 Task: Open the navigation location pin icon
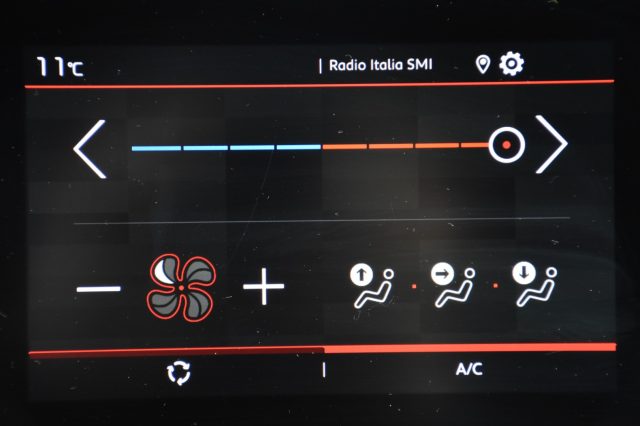(483, 65)
